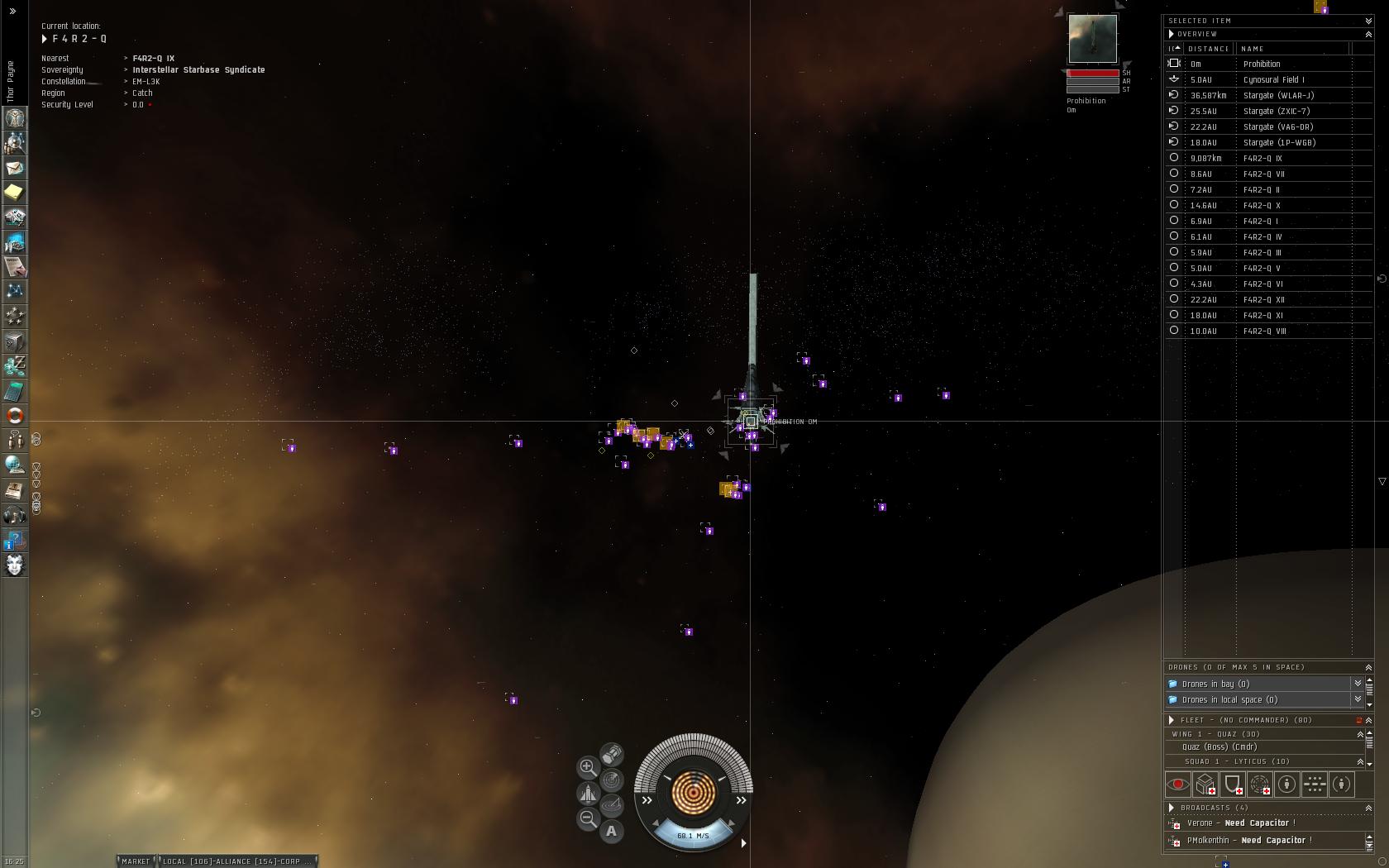Select Stargate (1P-WGB) in overview
This screenshot has width=1389, height=868.
(x=1279, y=142)
